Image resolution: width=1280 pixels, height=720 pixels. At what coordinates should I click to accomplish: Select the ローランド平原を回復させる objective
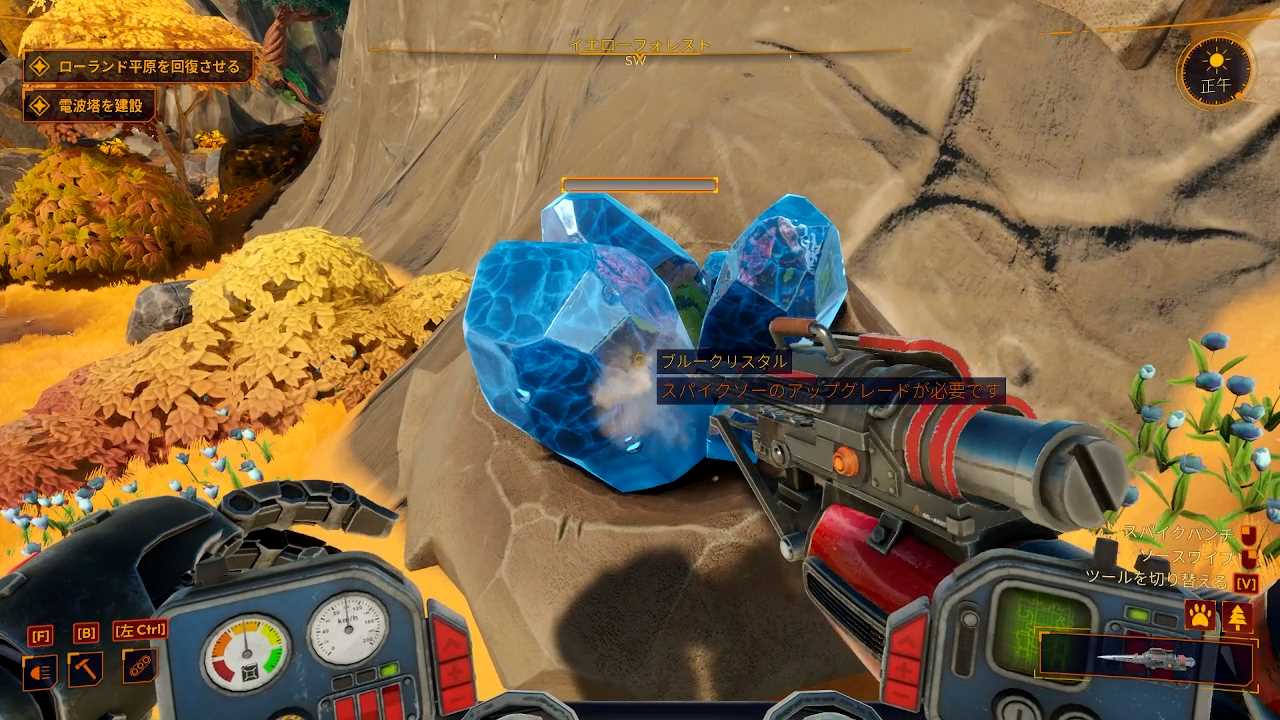point(138,67)
